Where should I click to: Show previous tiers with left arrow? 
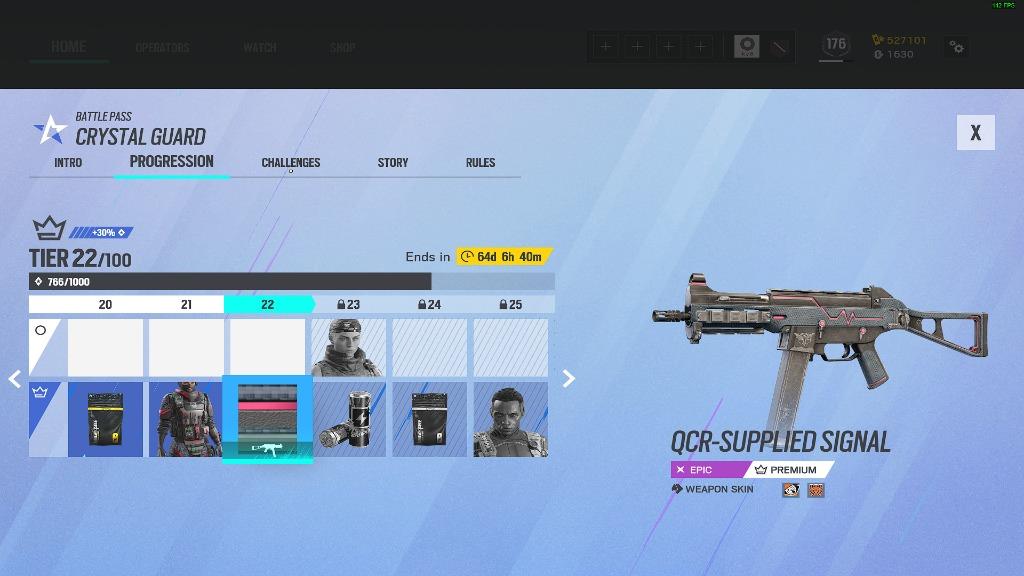(x=15, y=379)
